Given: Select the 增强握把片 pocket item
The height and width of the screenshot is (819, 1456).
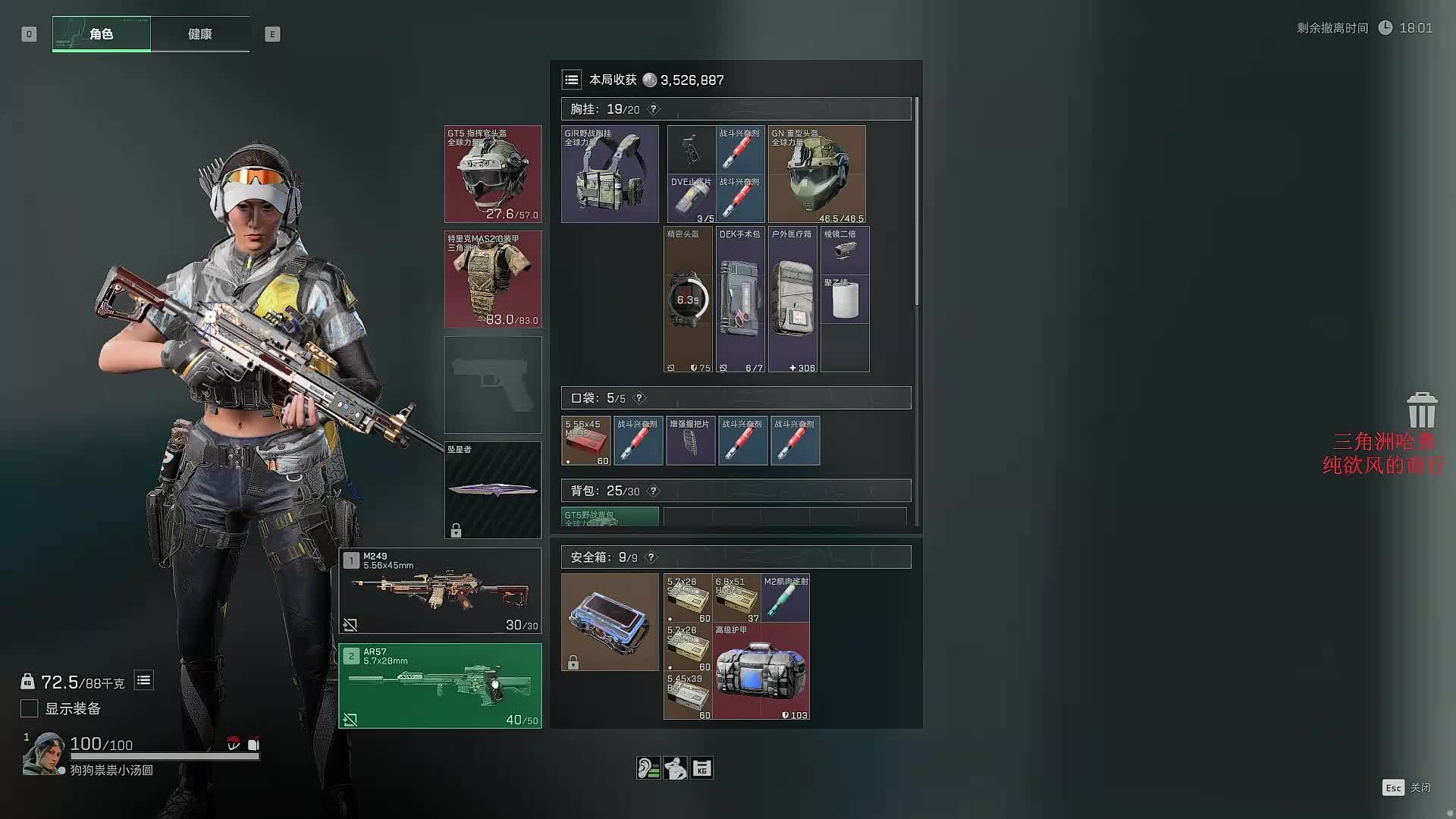Looking at the screenshot, I should tap(690, 441).
